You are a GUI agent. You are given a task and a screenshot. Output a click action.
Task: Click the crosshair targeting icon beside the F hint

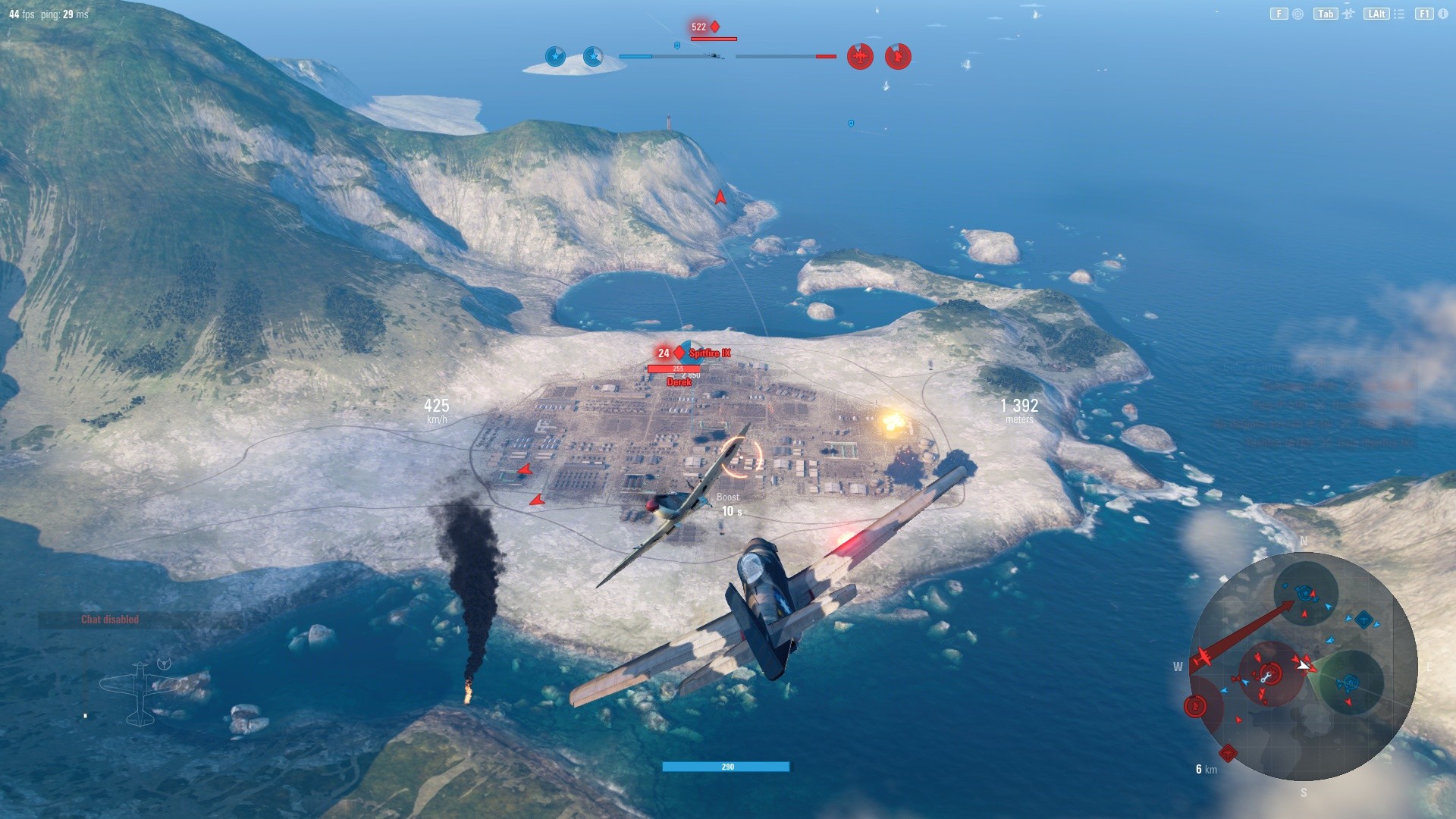[x=1299, y=14]
